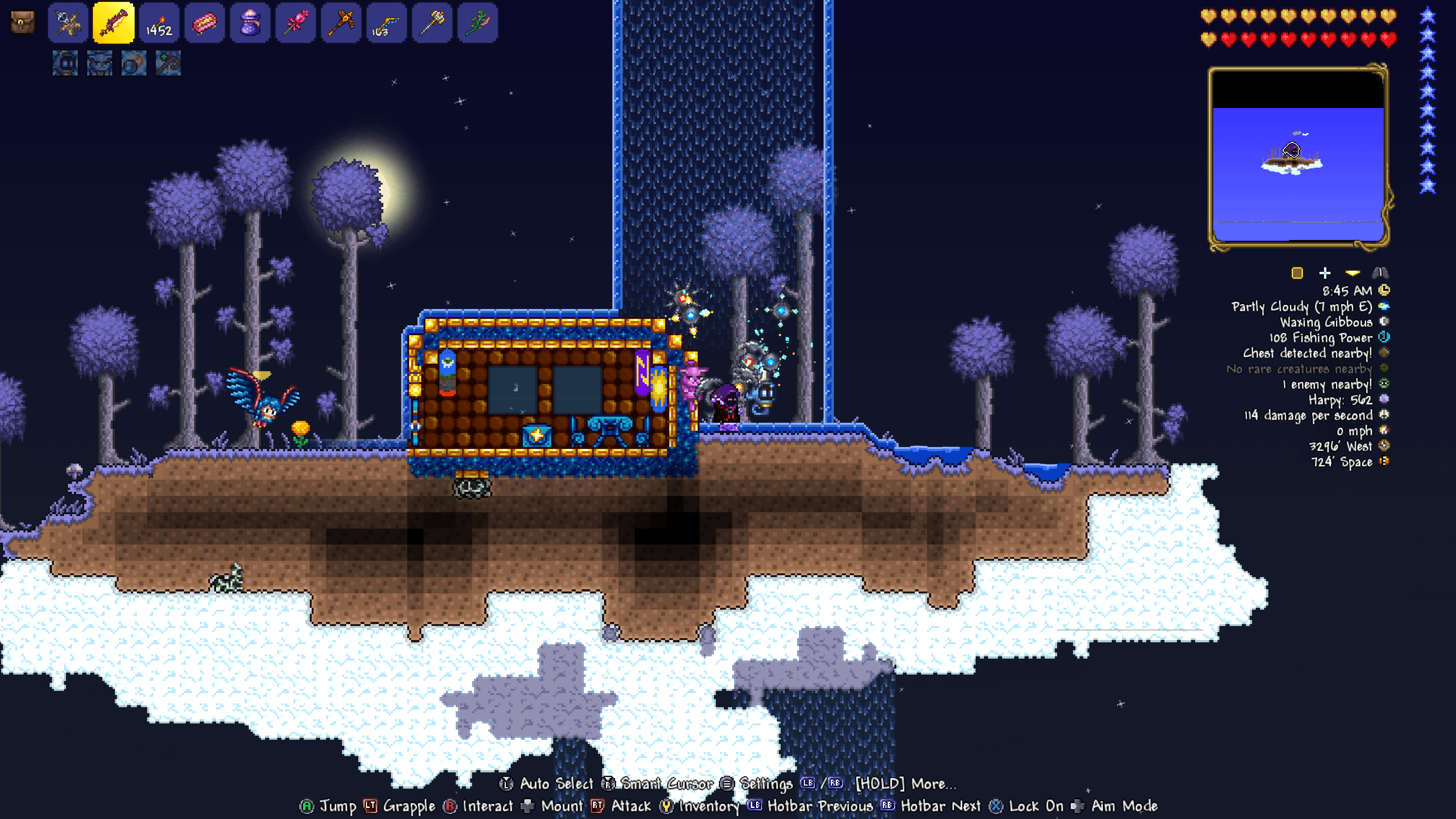Choose the torch stack of 1452
1456x819 pixels.
[159, 23]
